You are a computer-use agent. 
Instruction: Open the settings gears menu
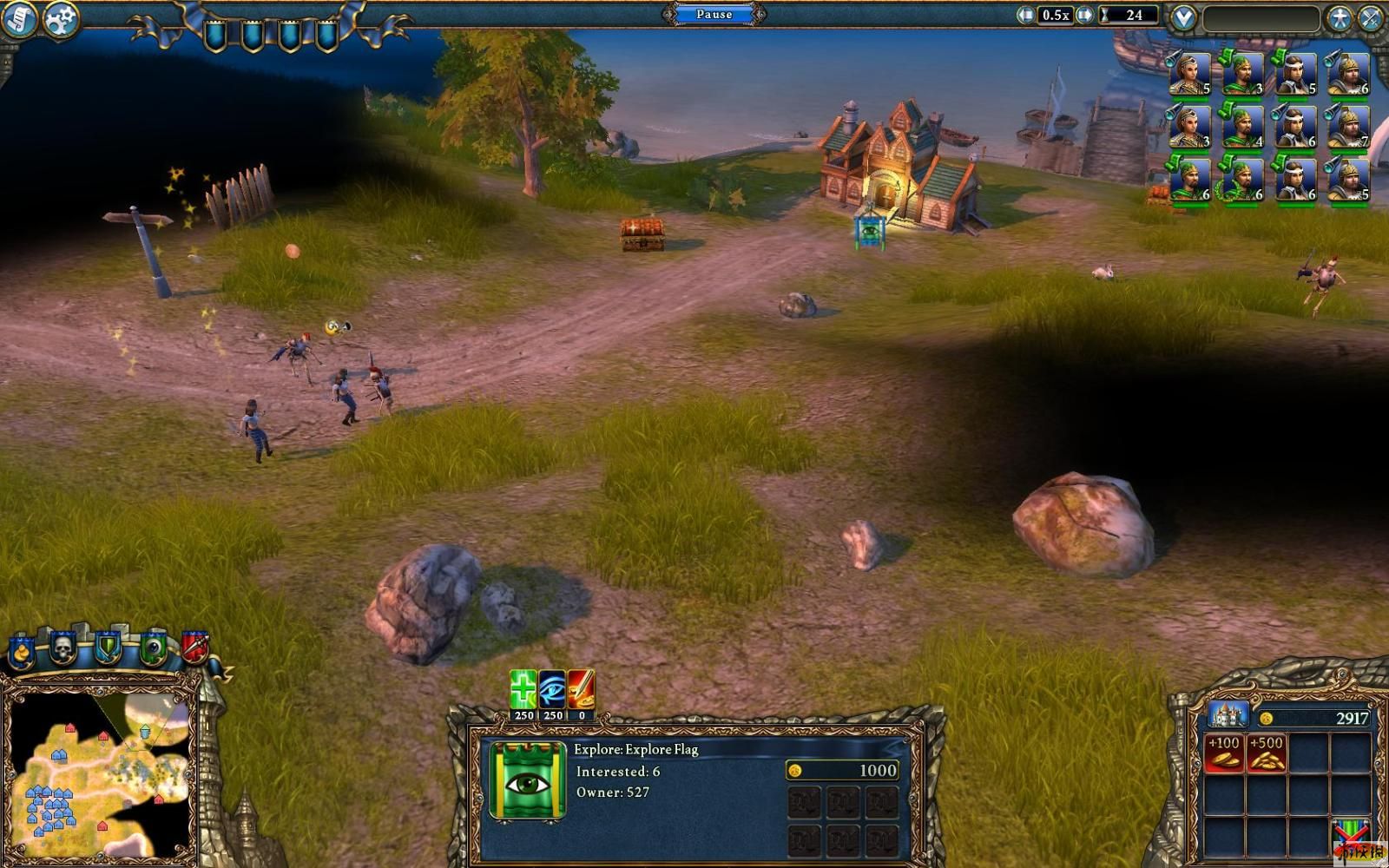[x=60, y=19]
